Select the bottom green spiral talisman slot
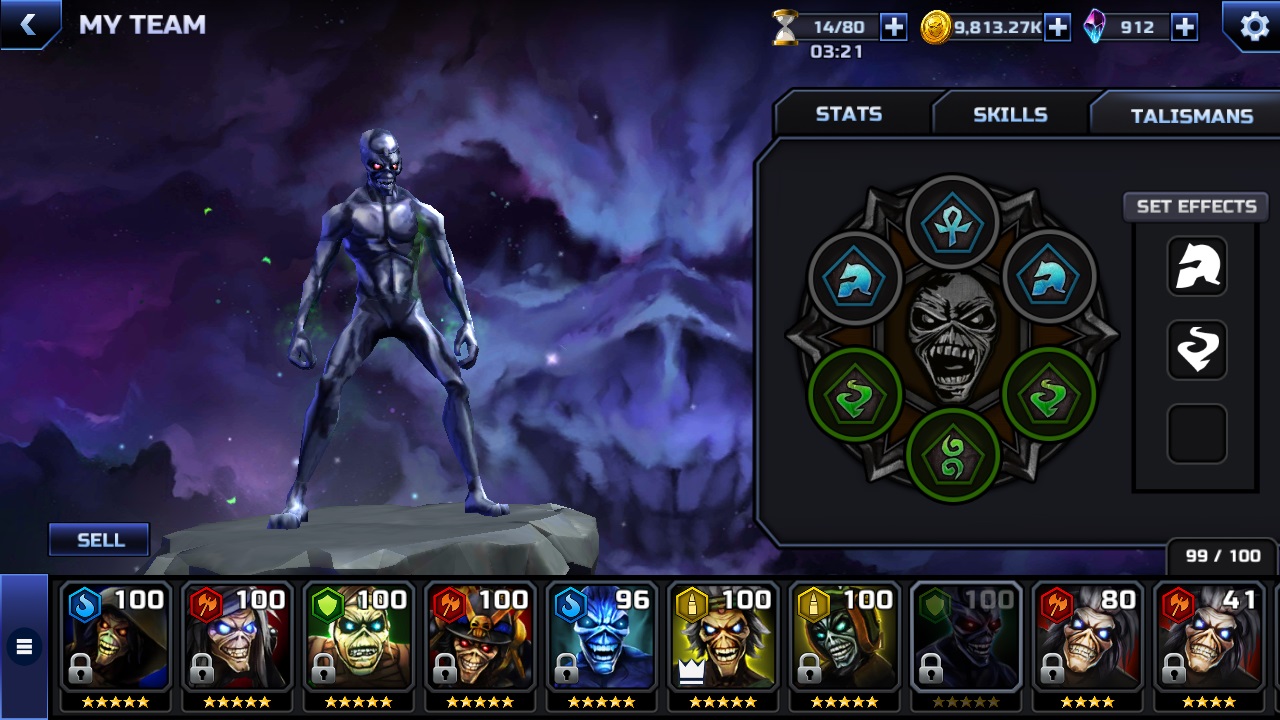 (x=952, y=456)
